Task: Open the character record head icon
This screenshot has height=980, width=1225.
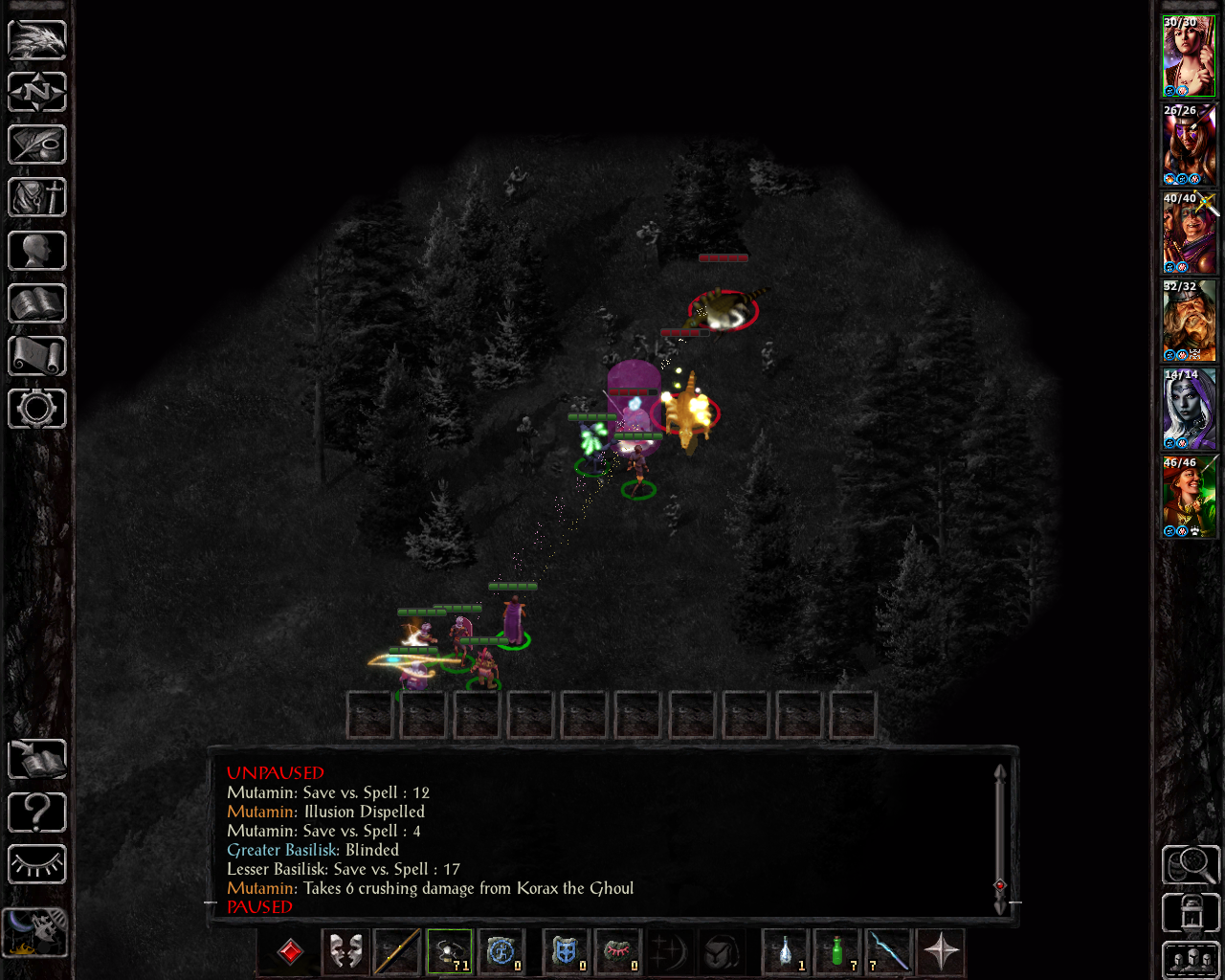Action: click(37, 251)
